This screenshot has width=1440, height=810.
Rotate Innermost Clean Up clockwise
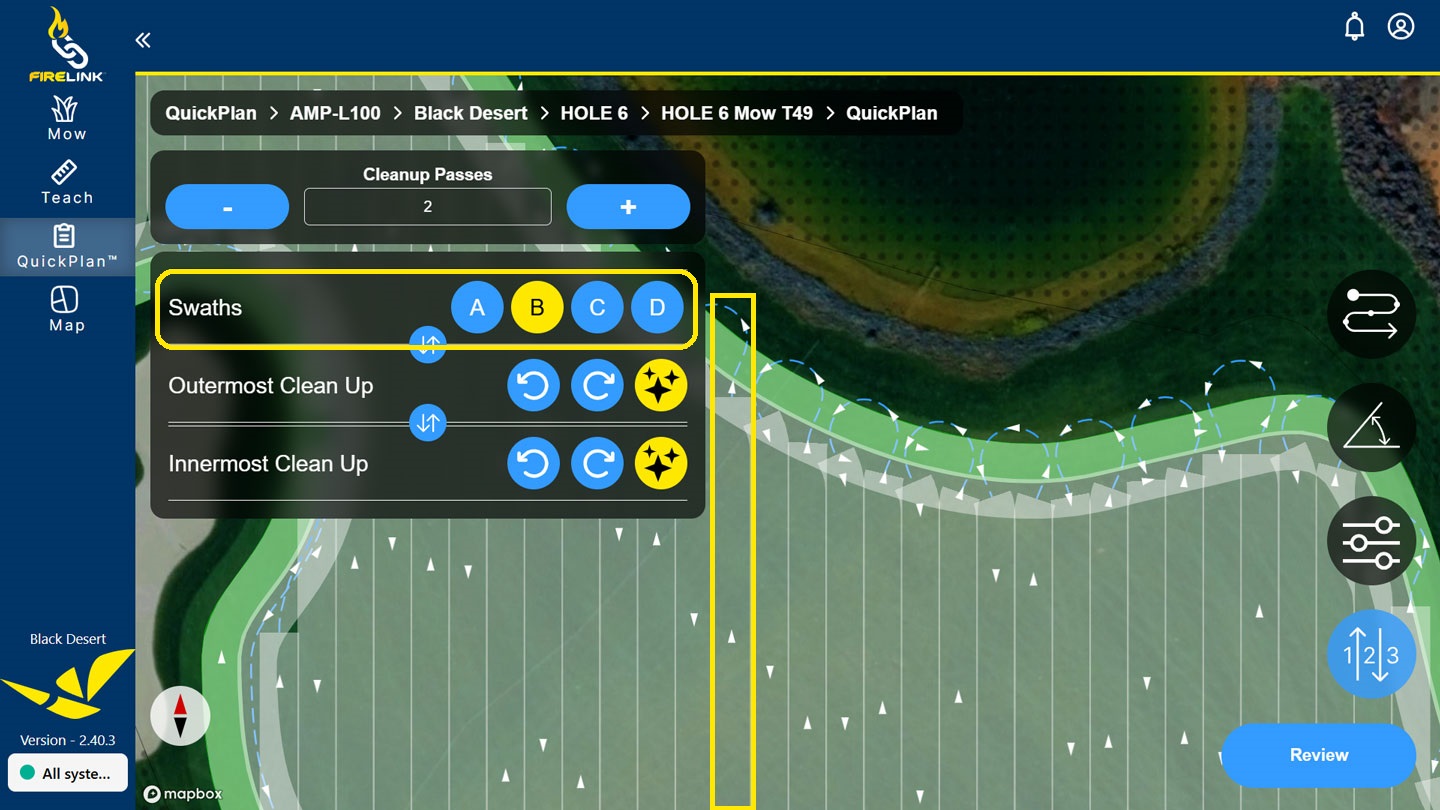coord(597,464)
